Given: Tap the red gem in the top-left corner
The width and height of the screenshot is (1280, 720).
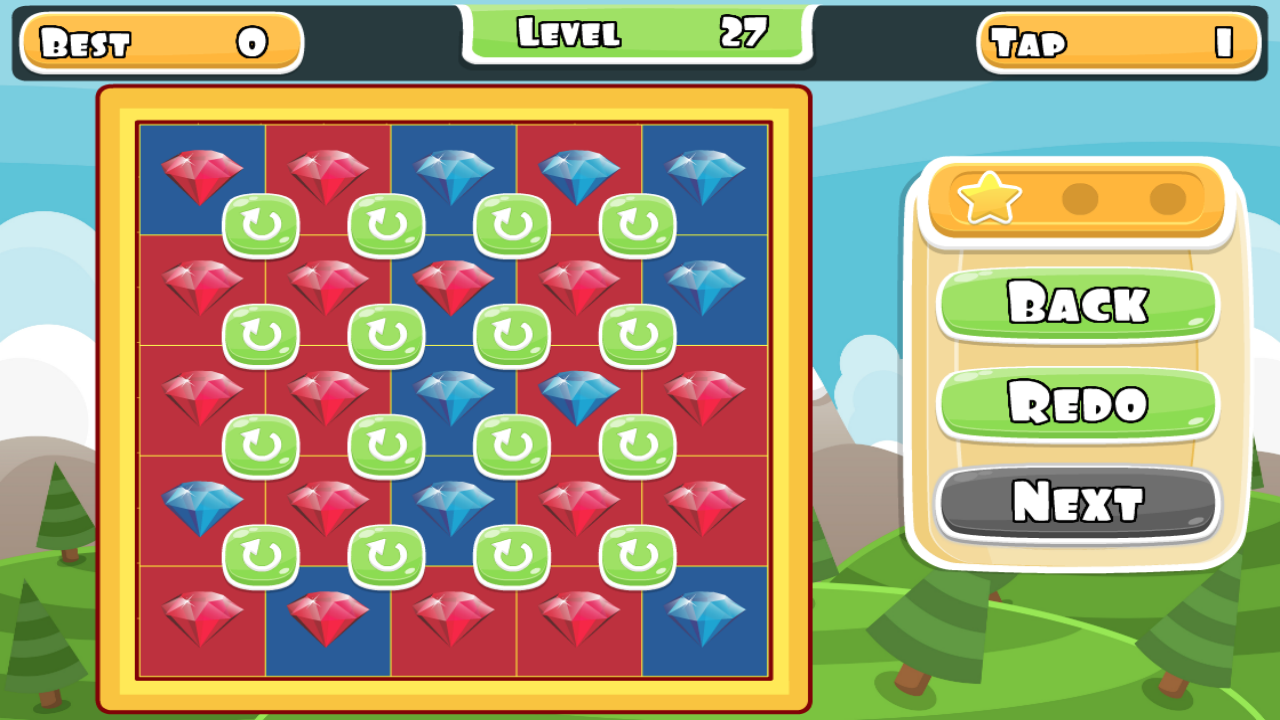Looking at the screenshot, I should [198, 175].
